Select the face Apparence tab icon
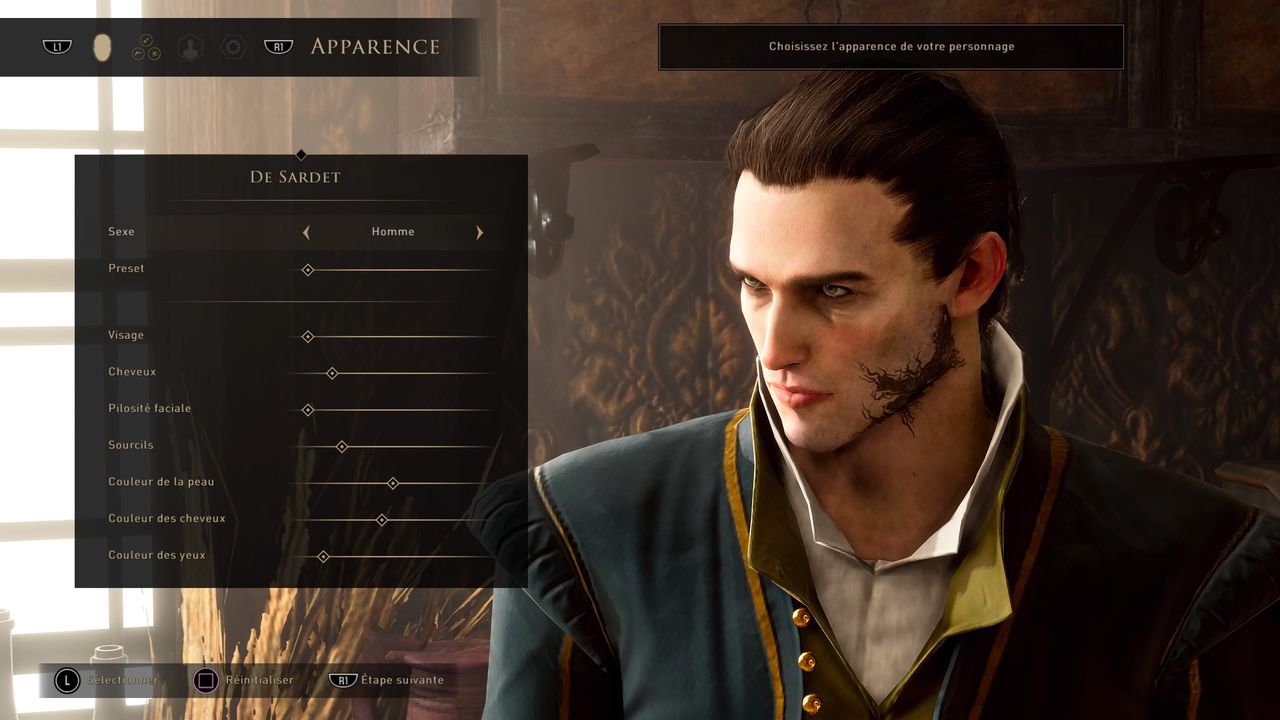The width and height of the screenshot is (1280, 720). pyautogui.click(x=101, y=47)
